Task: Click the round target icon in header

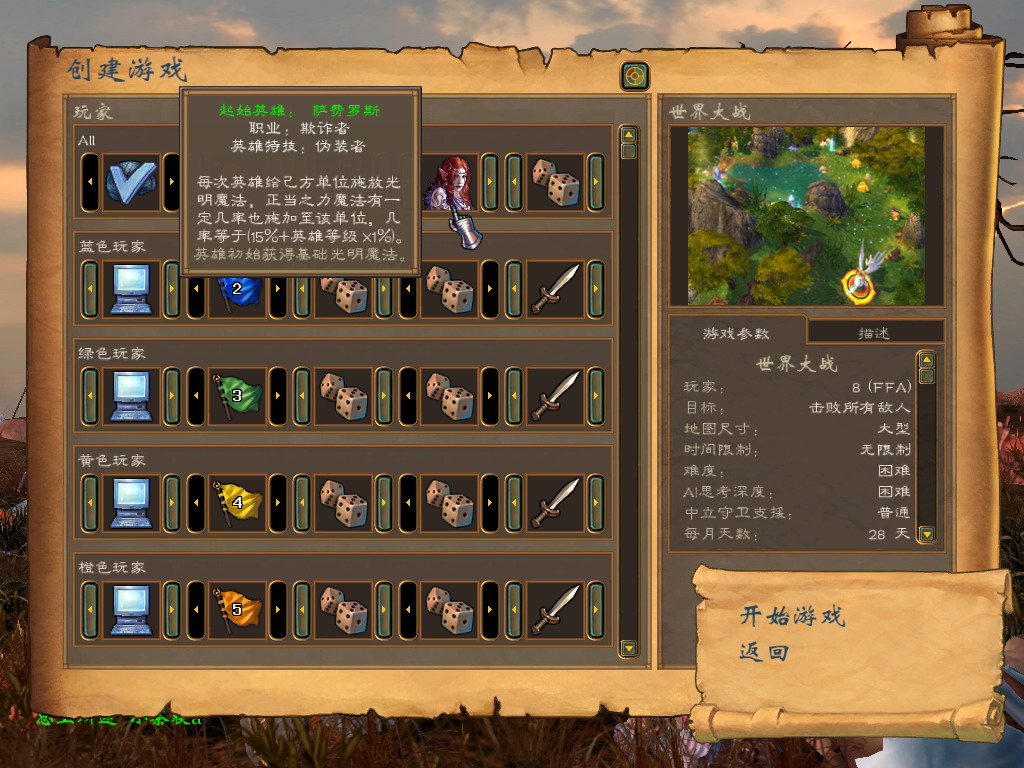Action: tap(635, 75)
